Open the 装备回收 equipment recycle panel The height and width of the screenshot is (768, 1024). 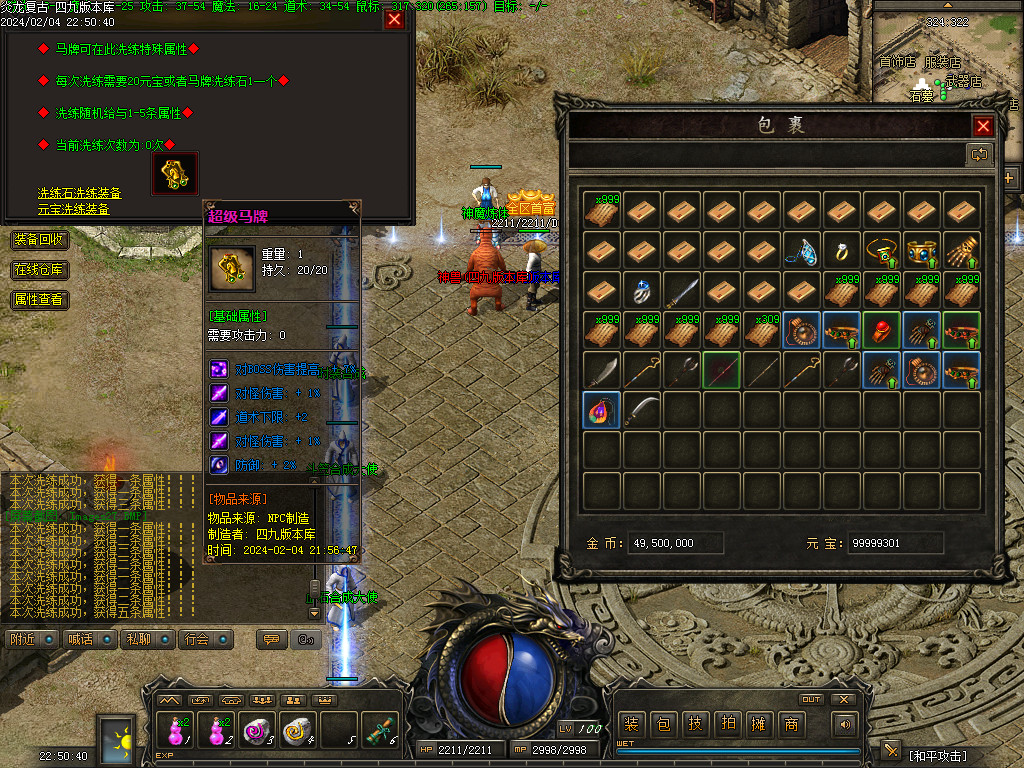click(x=40, y=240)
